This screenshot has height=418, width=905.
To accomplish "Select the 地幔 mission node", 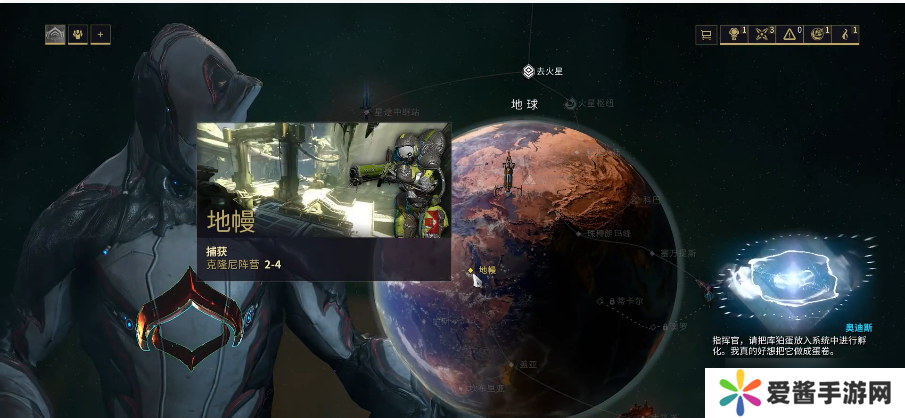I will pyautogui.click(x=472, y=270).
